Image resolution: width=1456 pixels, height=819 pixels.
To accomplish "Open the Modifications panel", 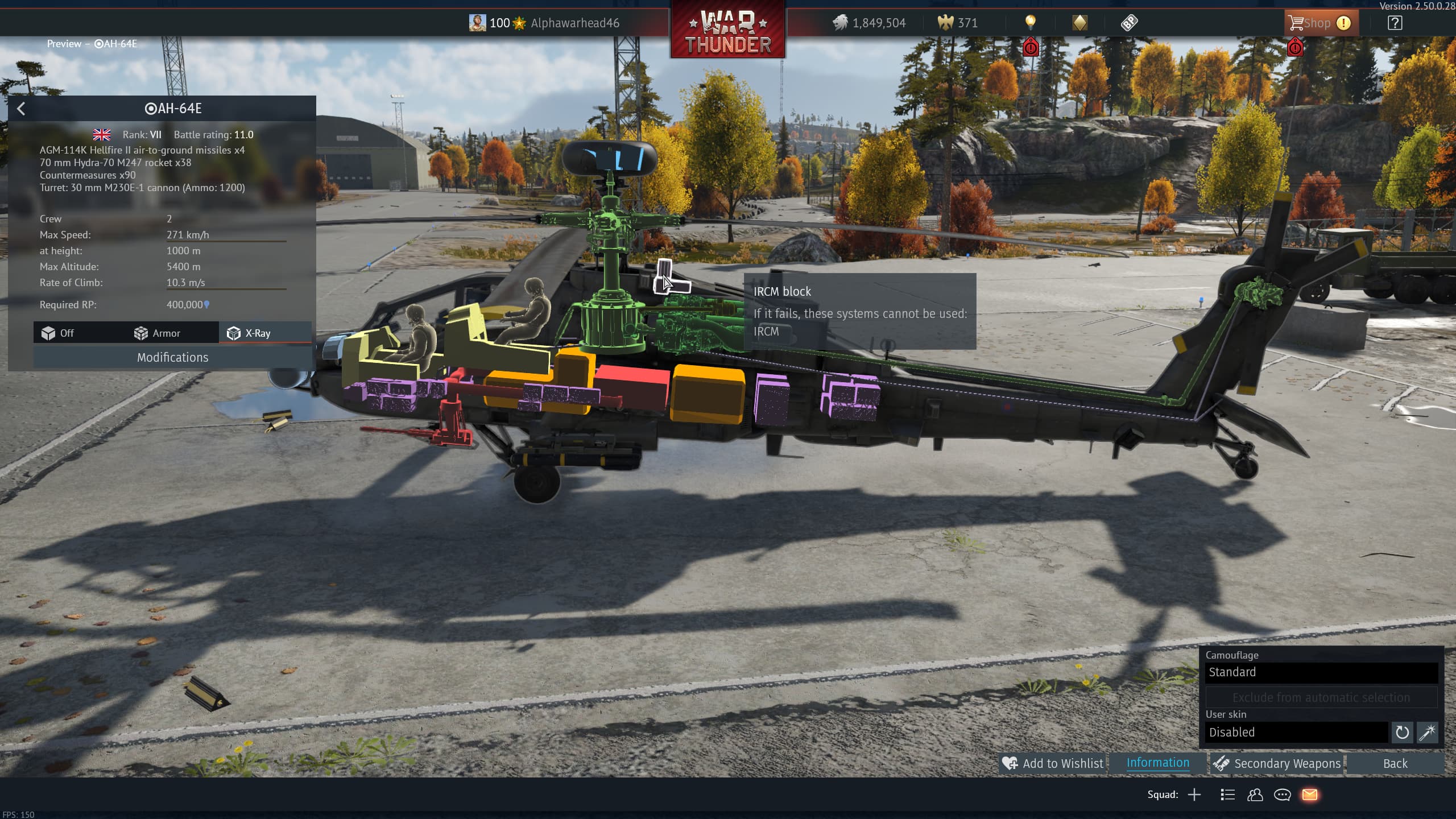I will click(172, 357).
